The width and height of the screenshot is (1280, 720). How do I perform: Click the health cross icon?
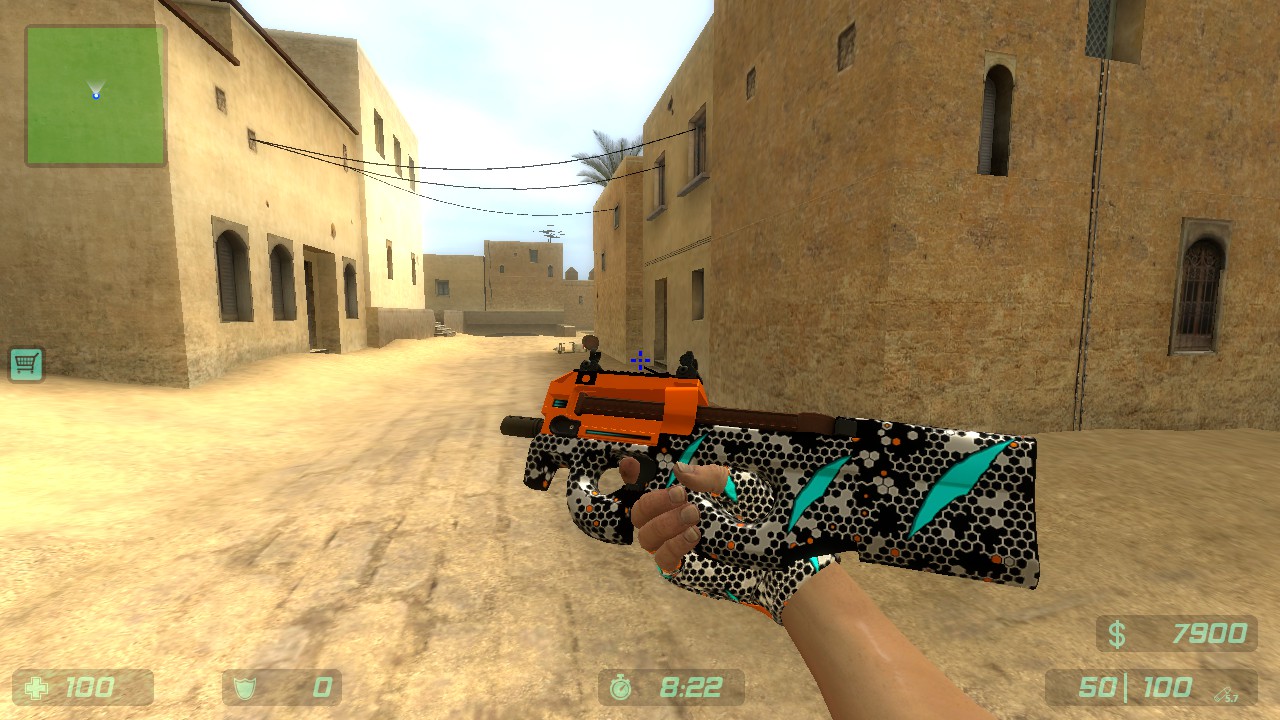click(x=36, y=687)
